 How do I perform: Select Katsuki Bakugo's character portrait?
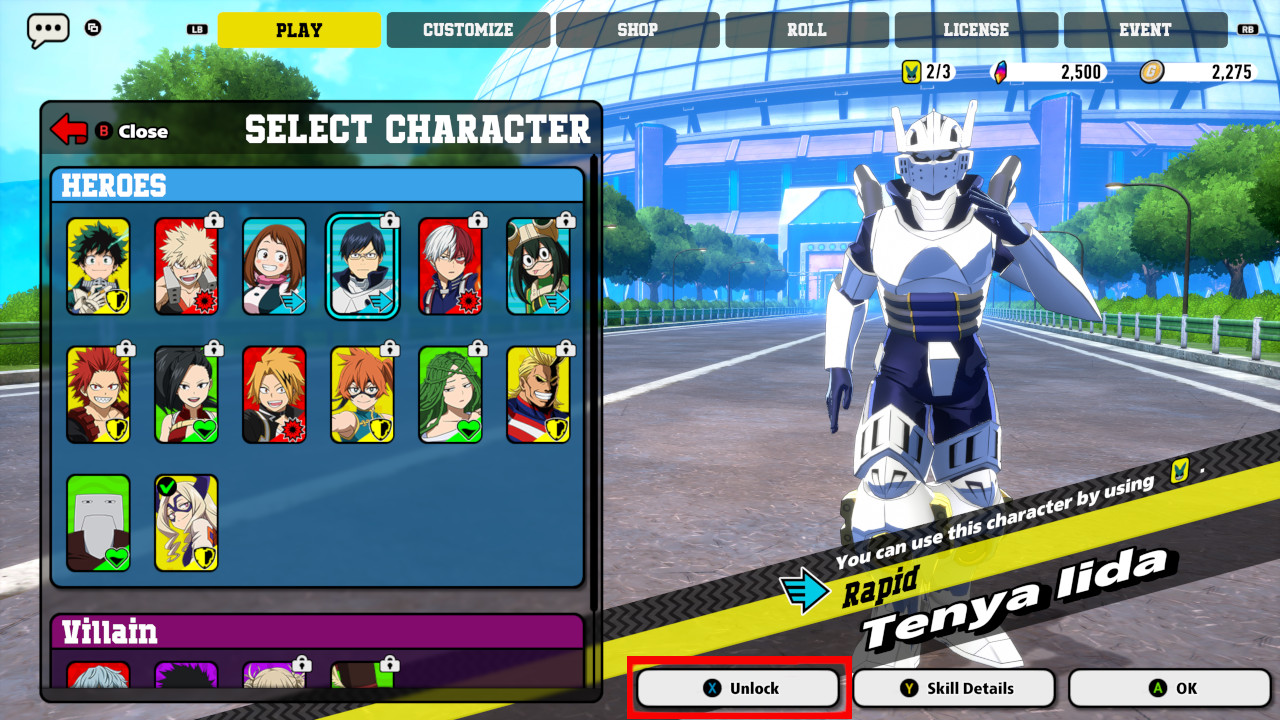(186, 264)
